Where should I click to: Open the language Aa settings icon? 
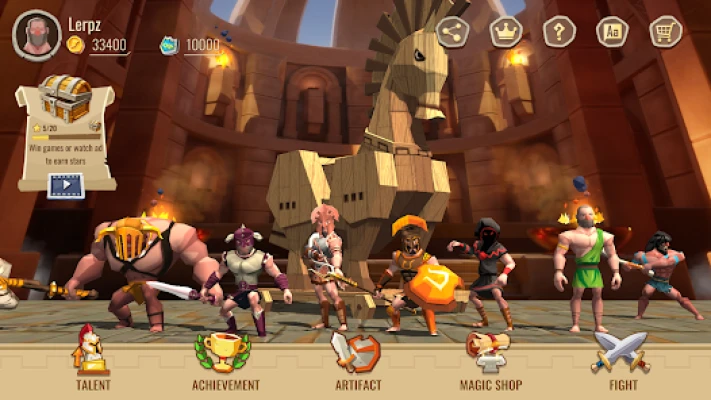[x=612, y=32]
